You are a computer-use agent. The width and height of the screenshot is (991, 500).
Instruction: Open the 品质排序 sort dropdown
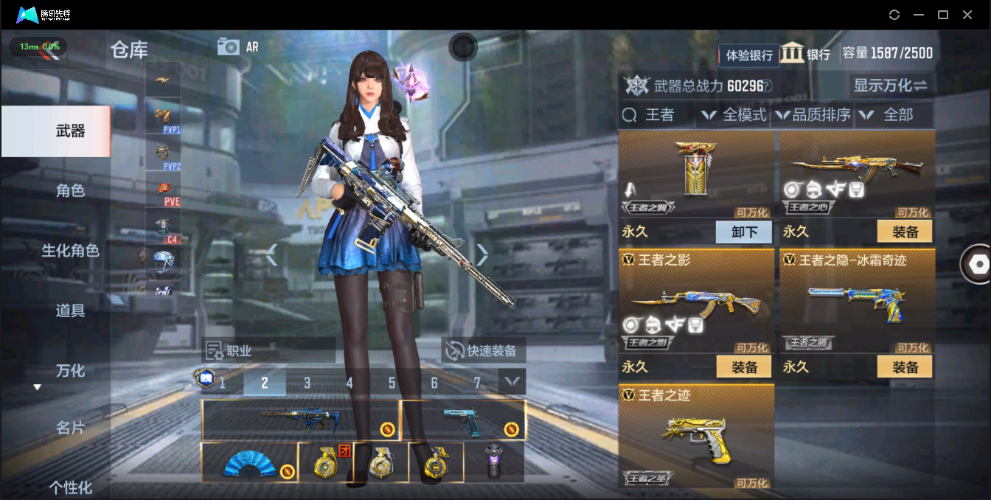click(814, 115)
